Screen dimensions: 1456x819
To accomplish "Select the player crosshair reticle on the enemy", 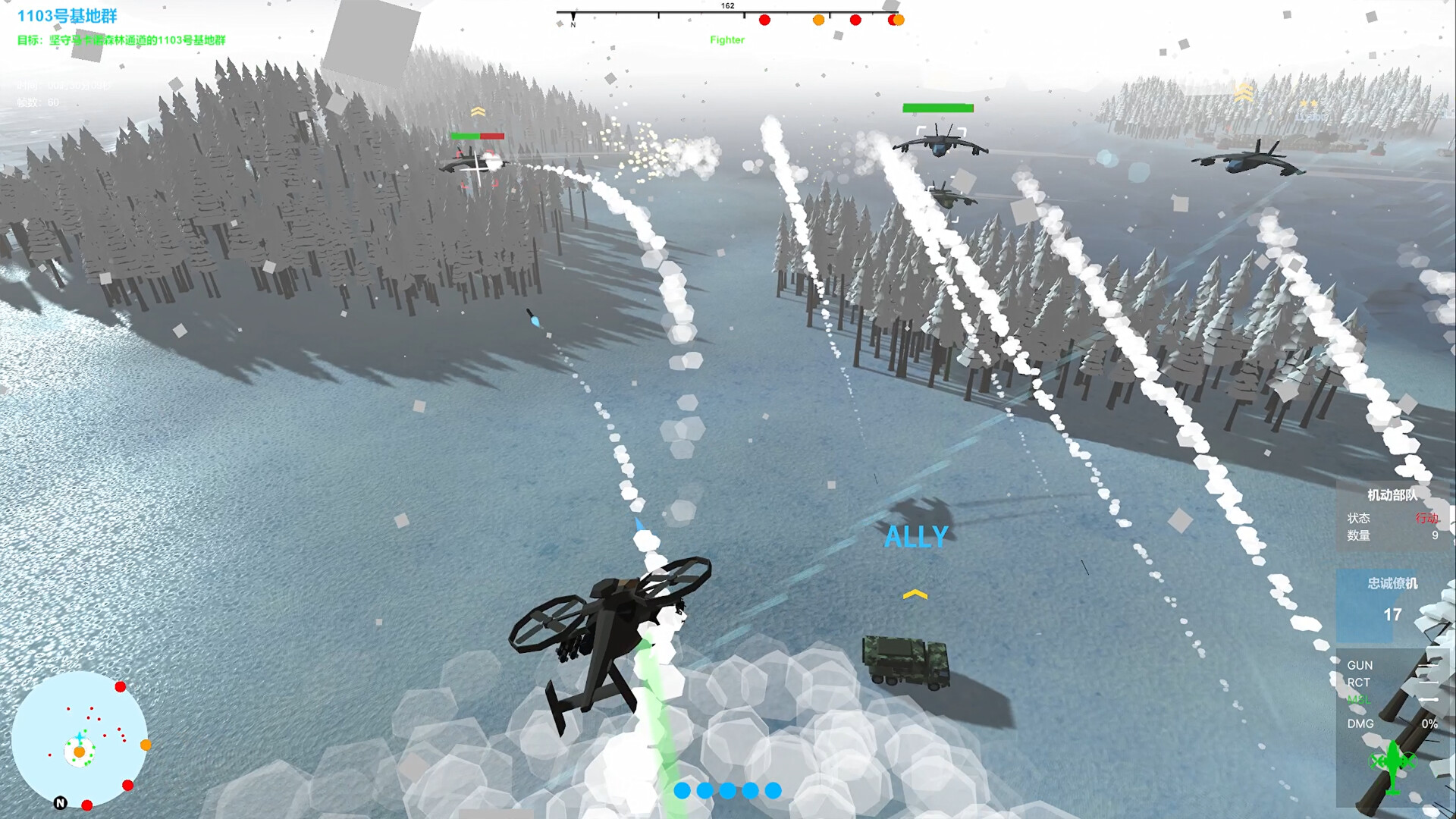I will coord(475,171).
